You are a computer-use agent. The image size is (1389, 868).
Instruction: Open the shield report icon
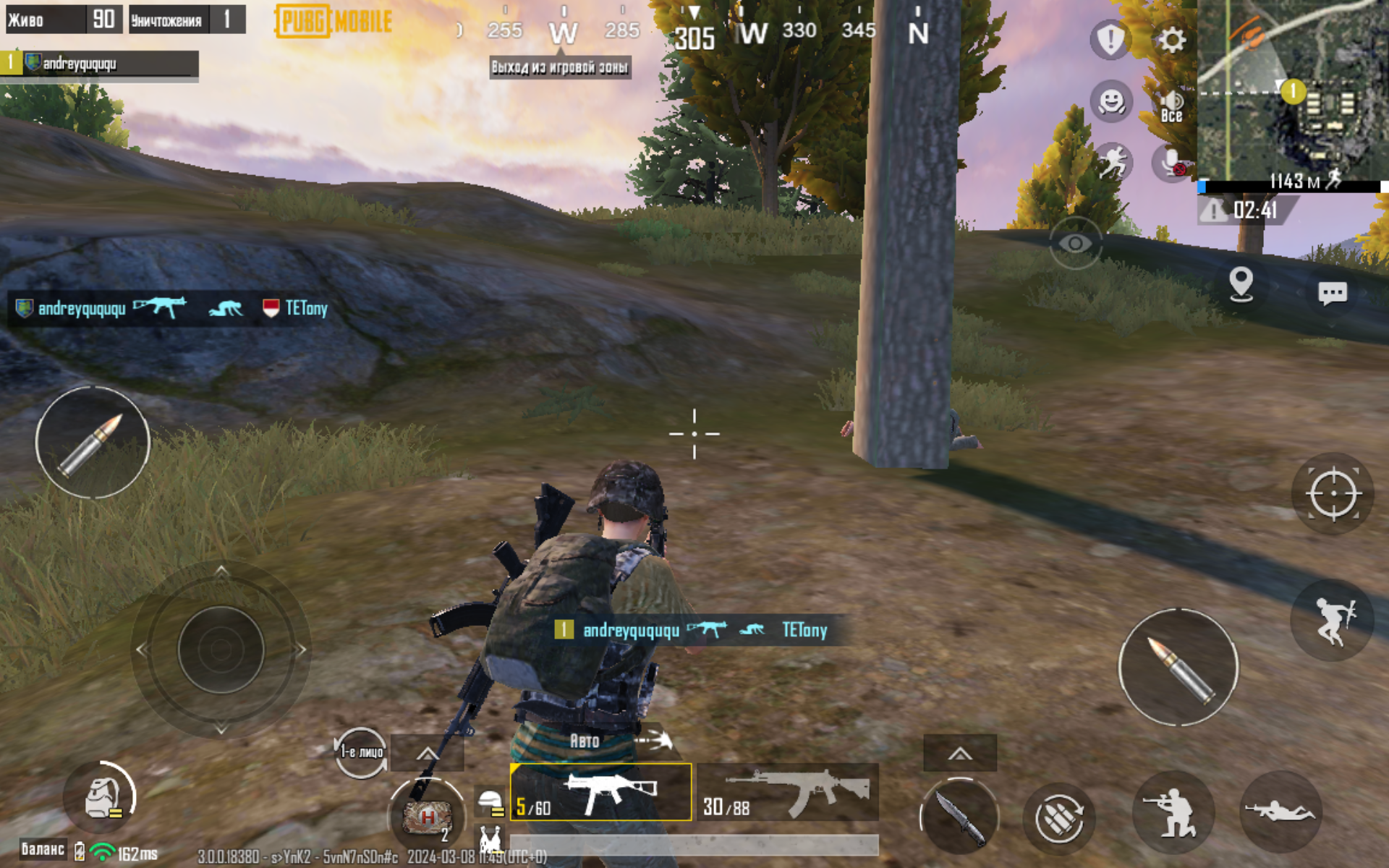coord(1110,39)
